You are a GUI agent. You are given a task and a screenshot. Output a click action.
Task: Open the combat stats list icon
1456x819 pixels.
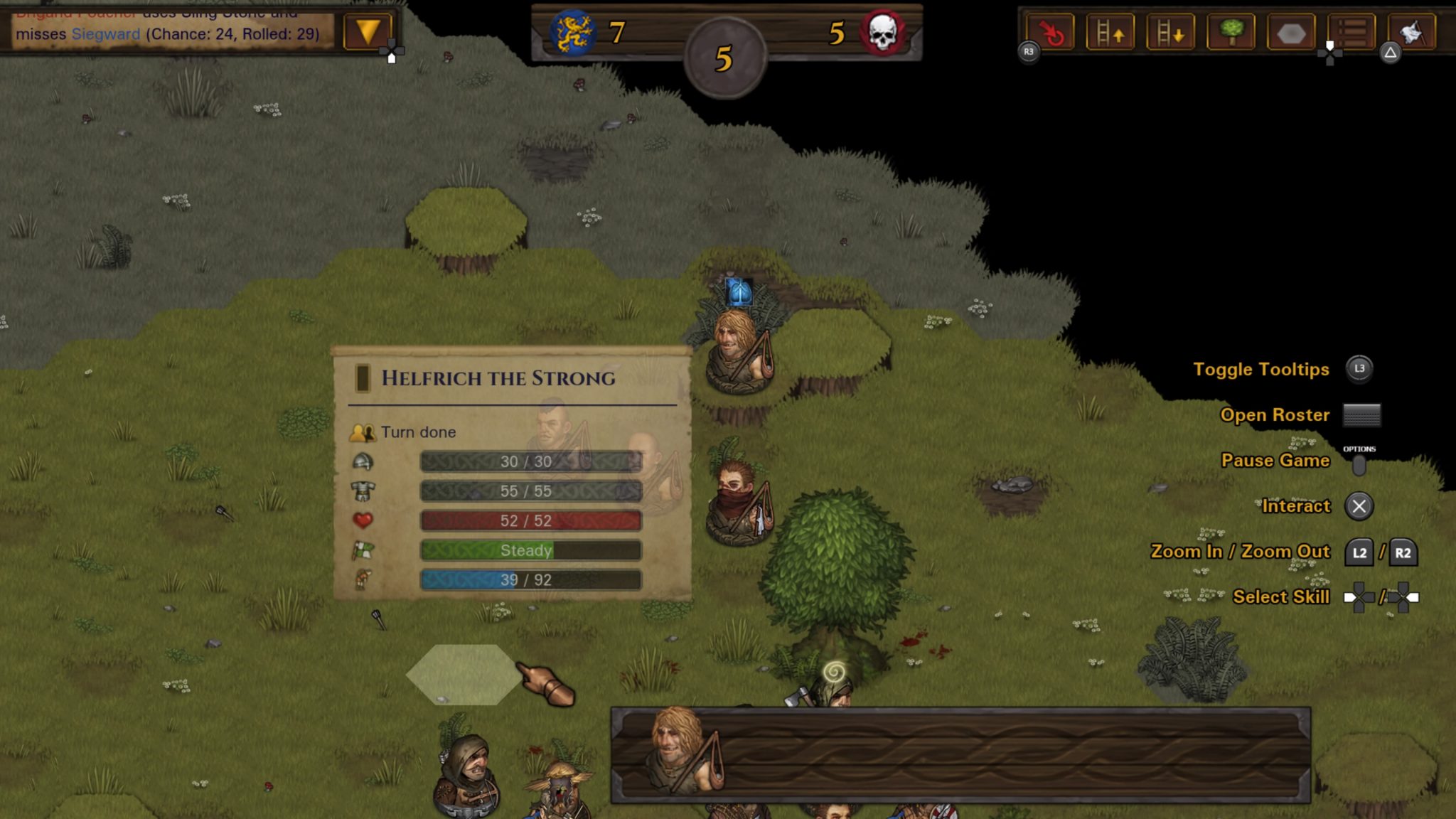coord(1352,32)
